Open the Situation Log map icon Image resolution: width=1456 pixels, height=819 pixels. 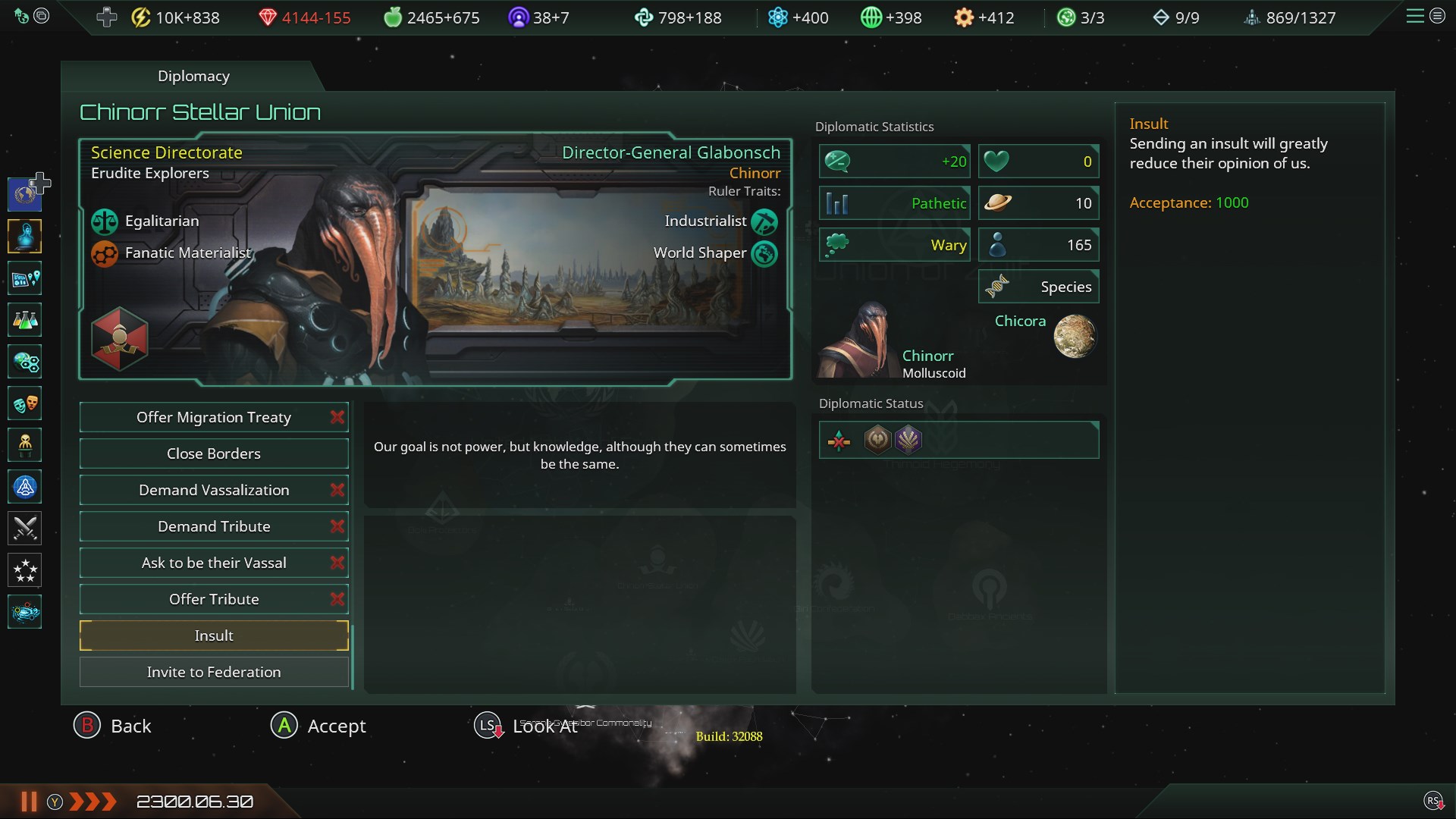pyautogui.click(x=24, y=278)
